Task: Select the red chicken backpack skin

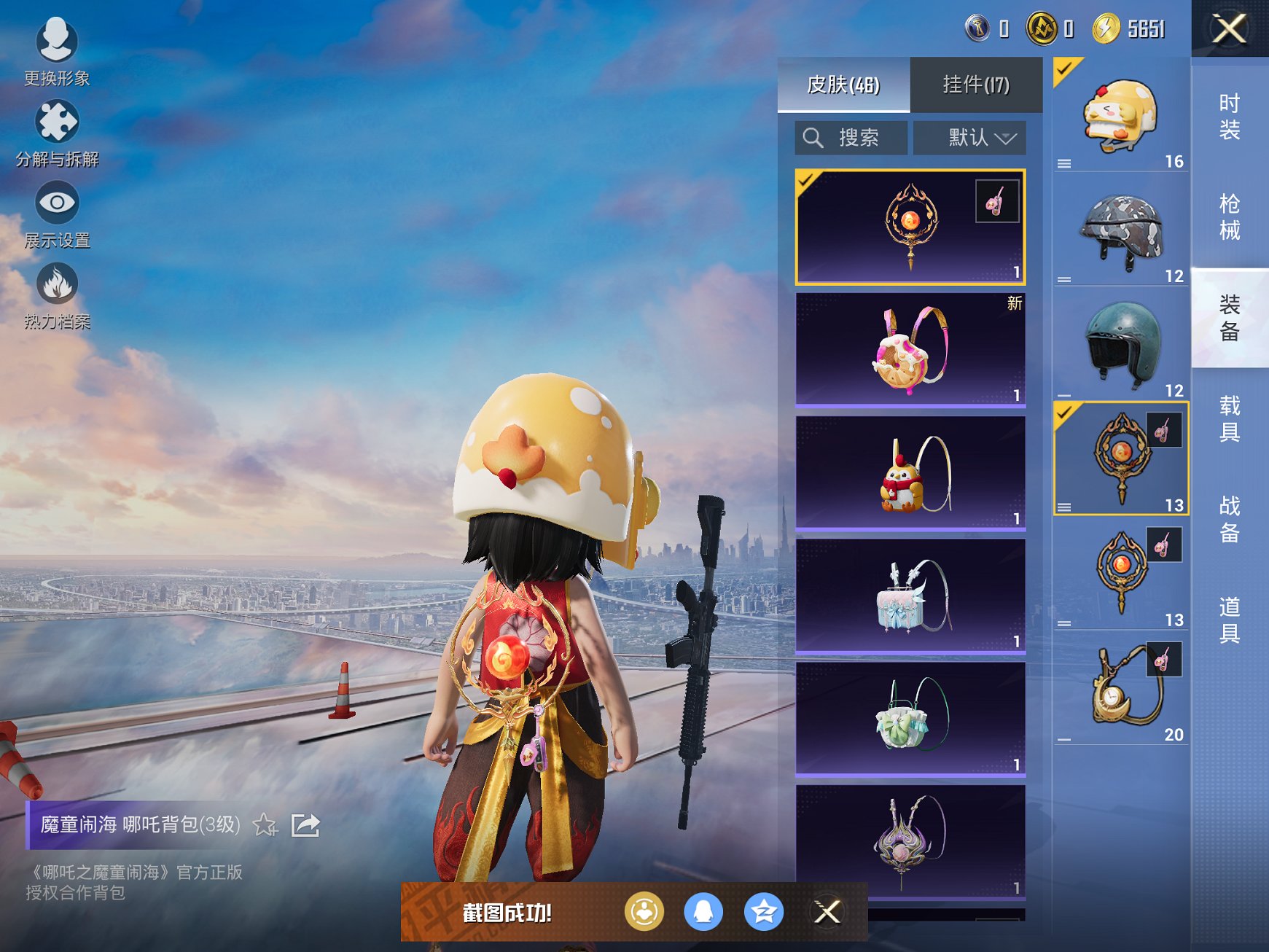Action: [x=910, y=472]
